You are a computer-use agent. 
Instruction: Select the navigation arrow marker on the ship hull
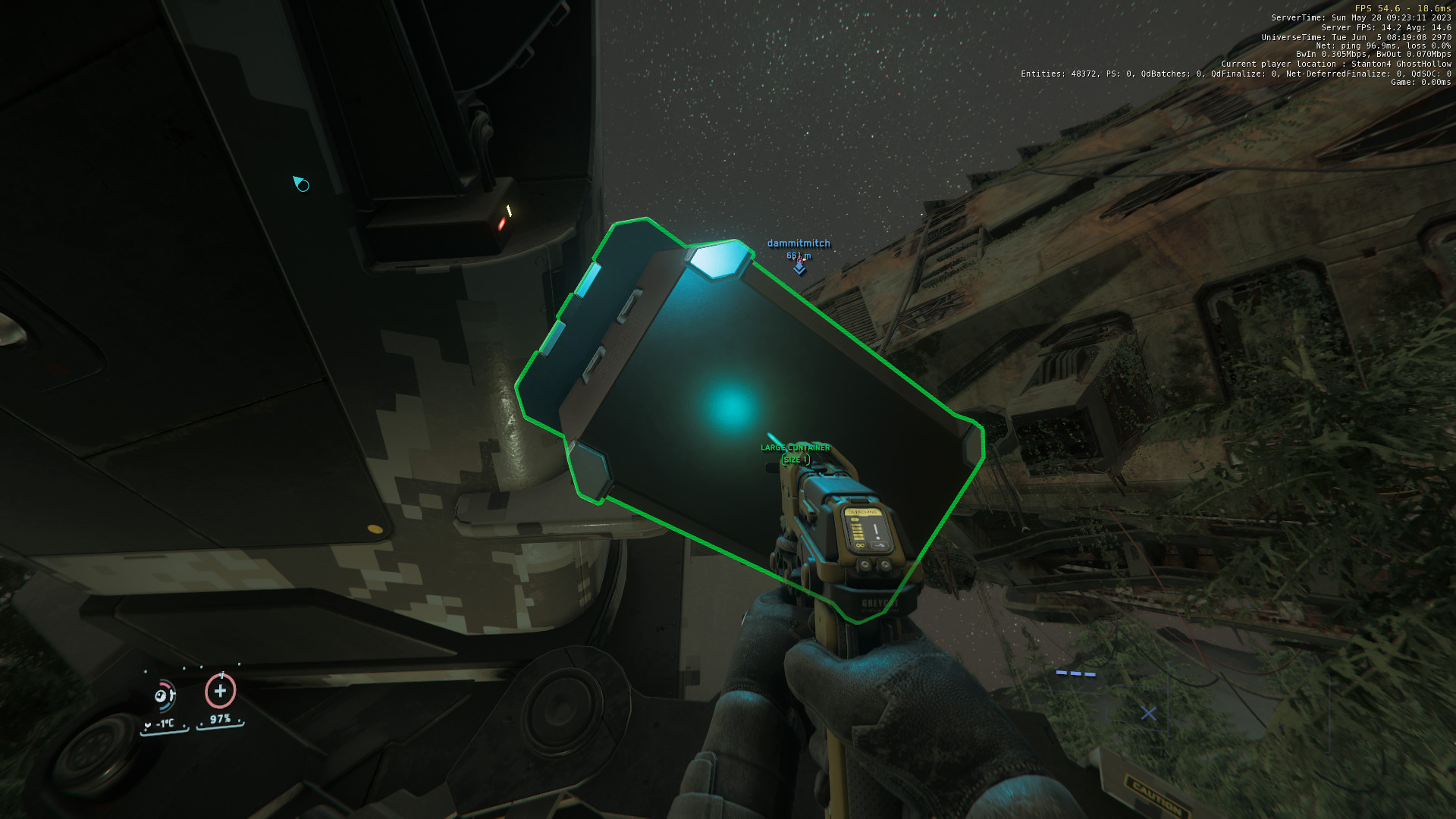click(x=300, y=183)
